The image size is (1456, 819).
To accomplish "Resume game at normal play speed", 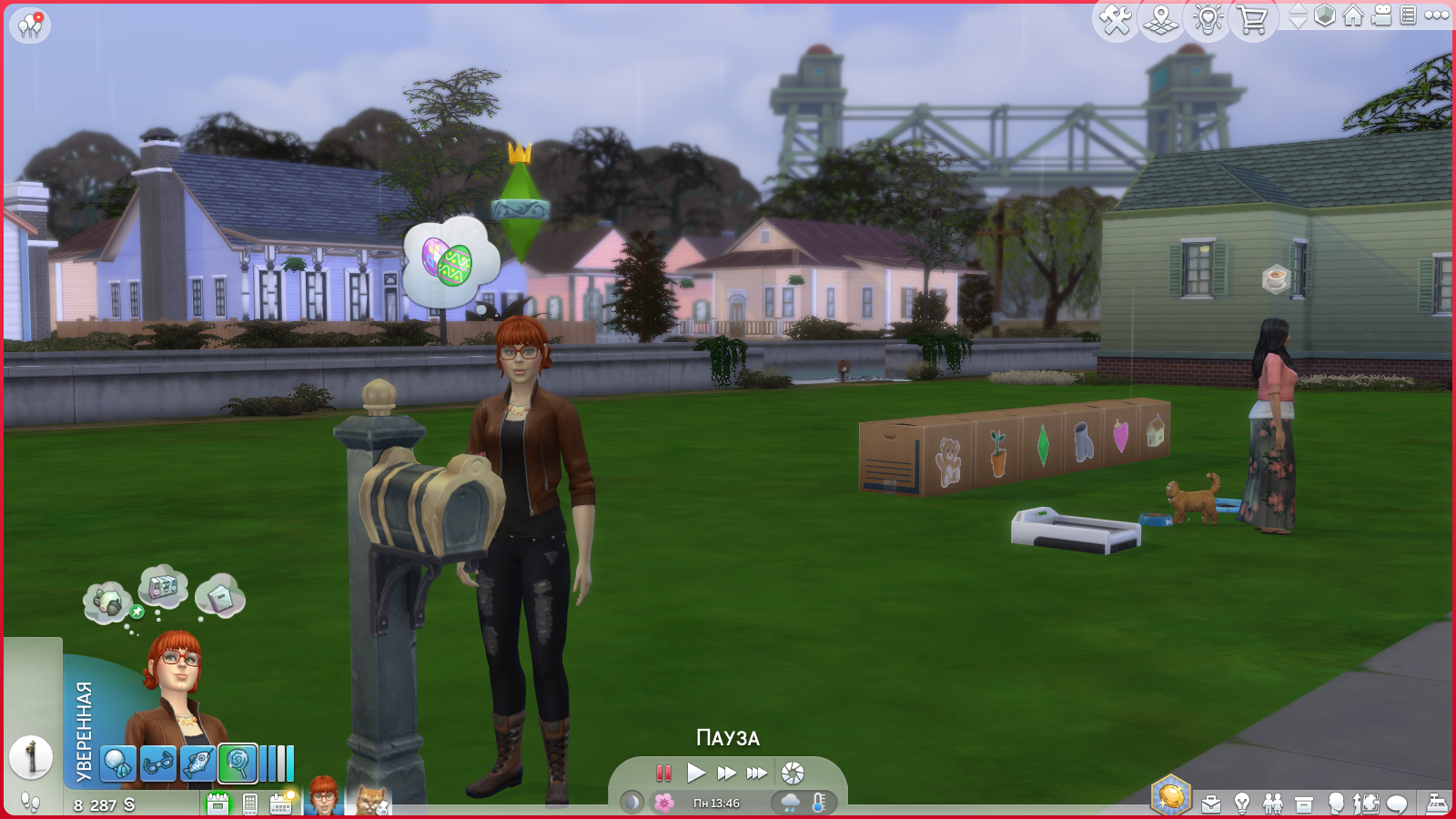I will click(696, 773).
